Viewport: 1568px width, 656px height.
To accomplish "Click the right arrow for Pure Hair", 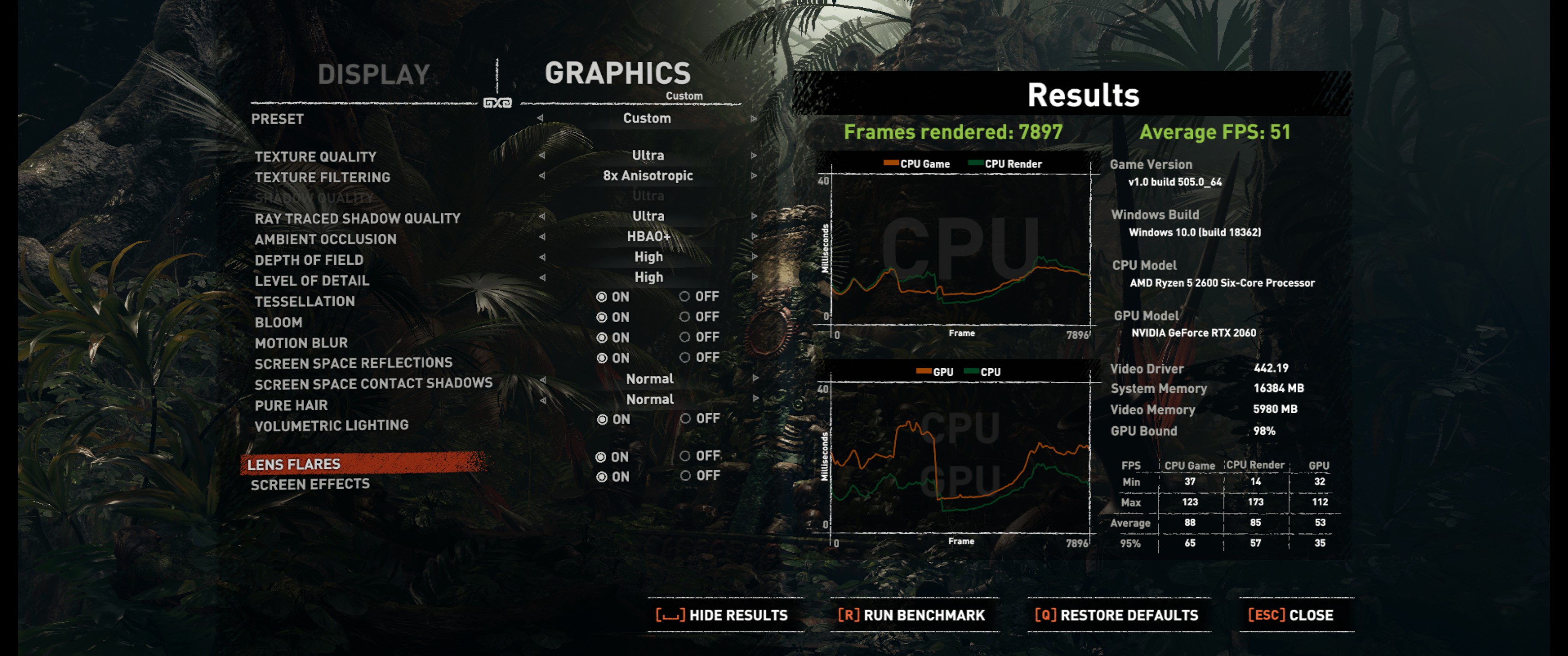I will tap(755, 399).
